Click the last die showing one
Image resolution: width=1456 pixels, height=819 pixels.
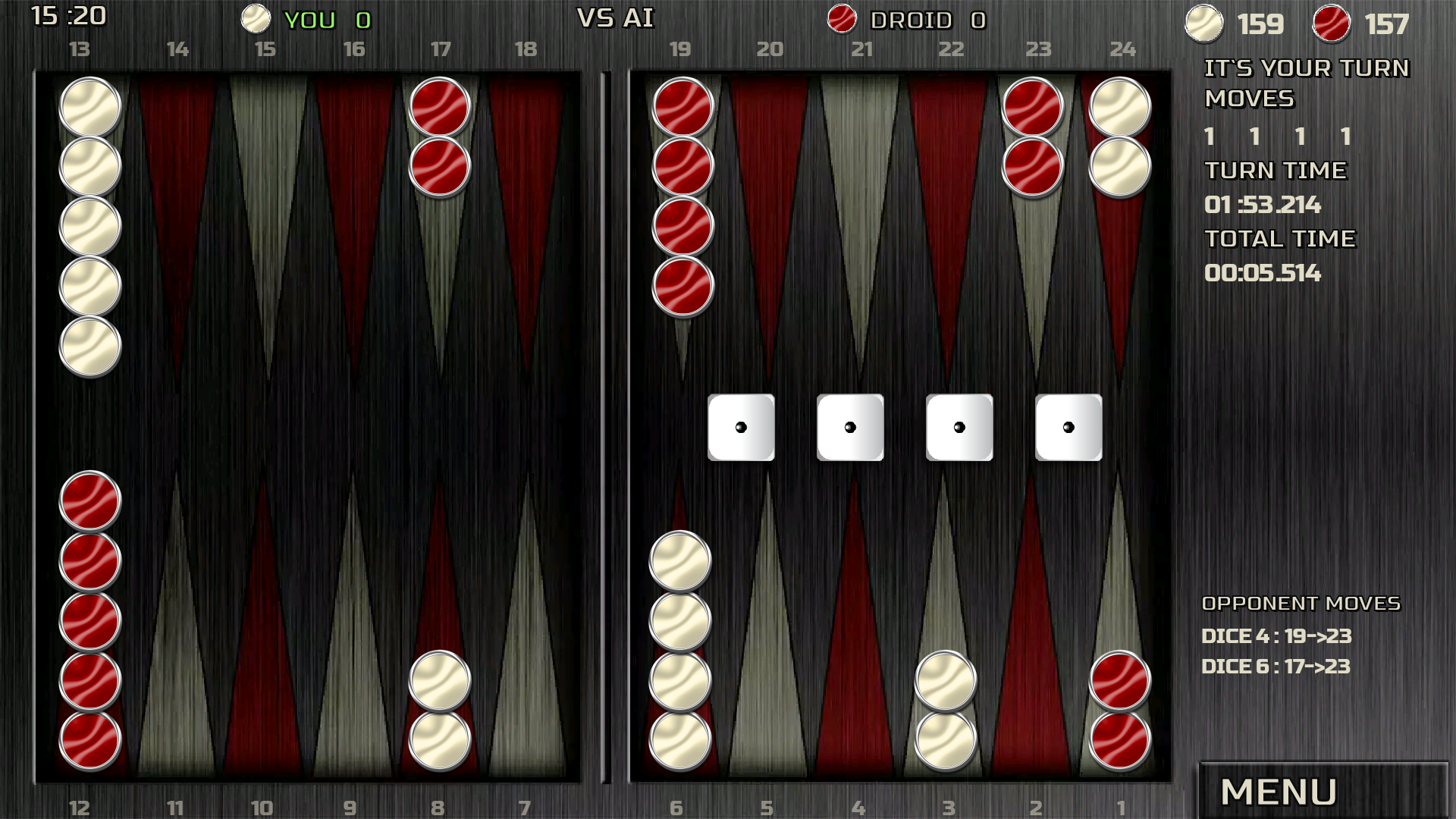pyautogui.click(x=1069, y=427)
